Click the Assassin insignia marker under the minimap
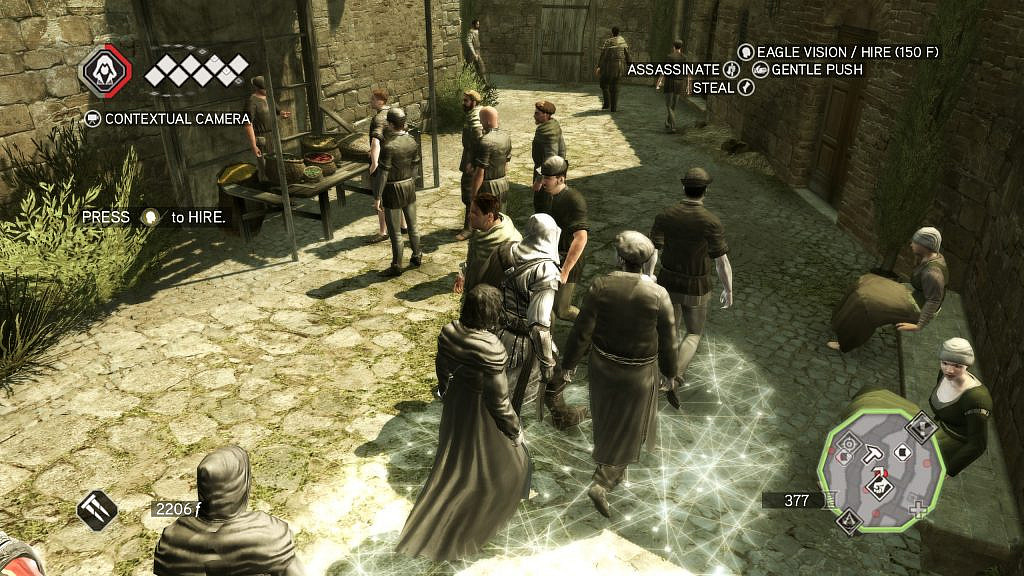1024x576 pixels. pos(849,520)
